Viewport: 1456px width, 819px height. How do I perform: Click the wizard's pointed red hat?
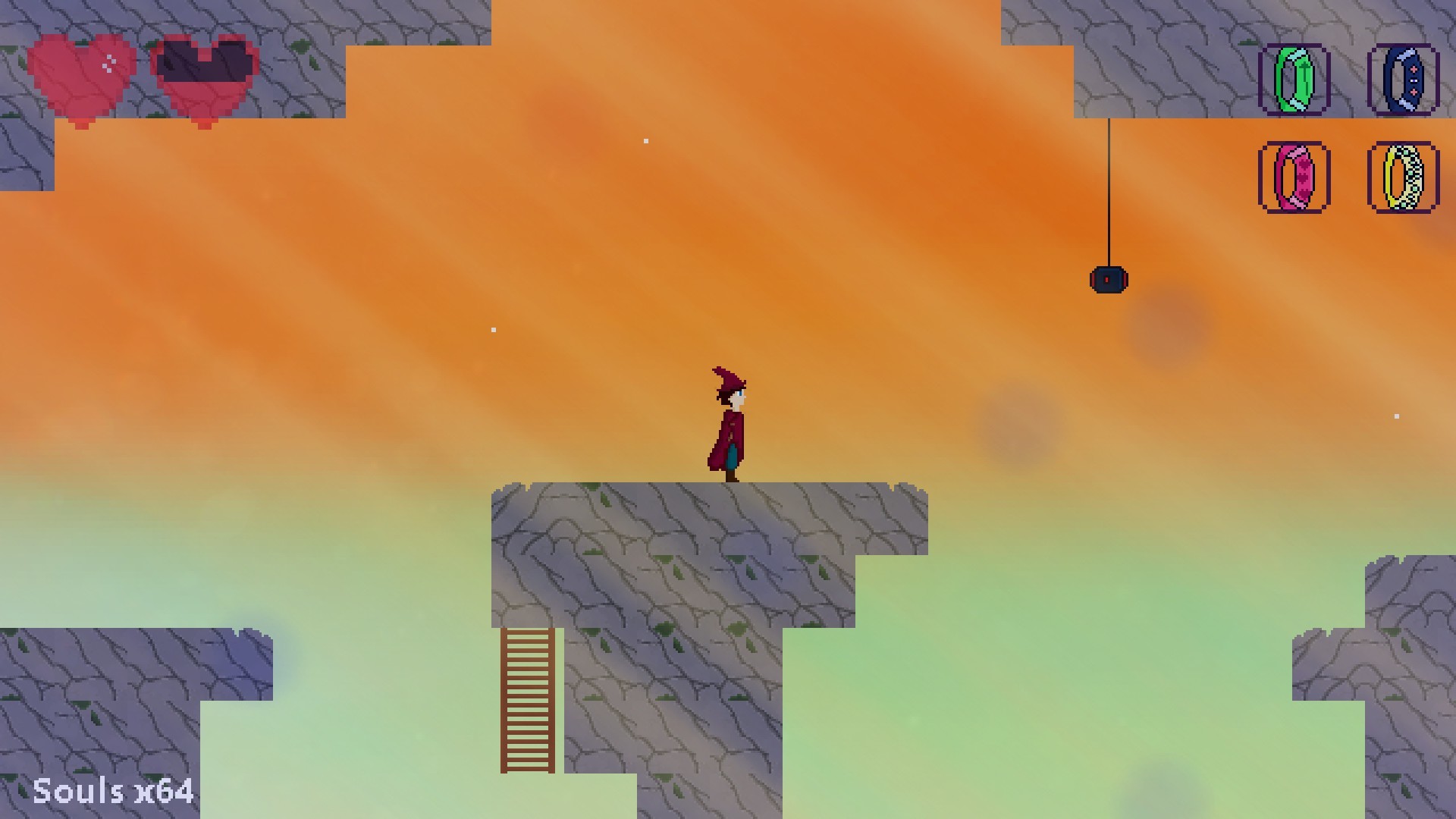tap(726, 379)
